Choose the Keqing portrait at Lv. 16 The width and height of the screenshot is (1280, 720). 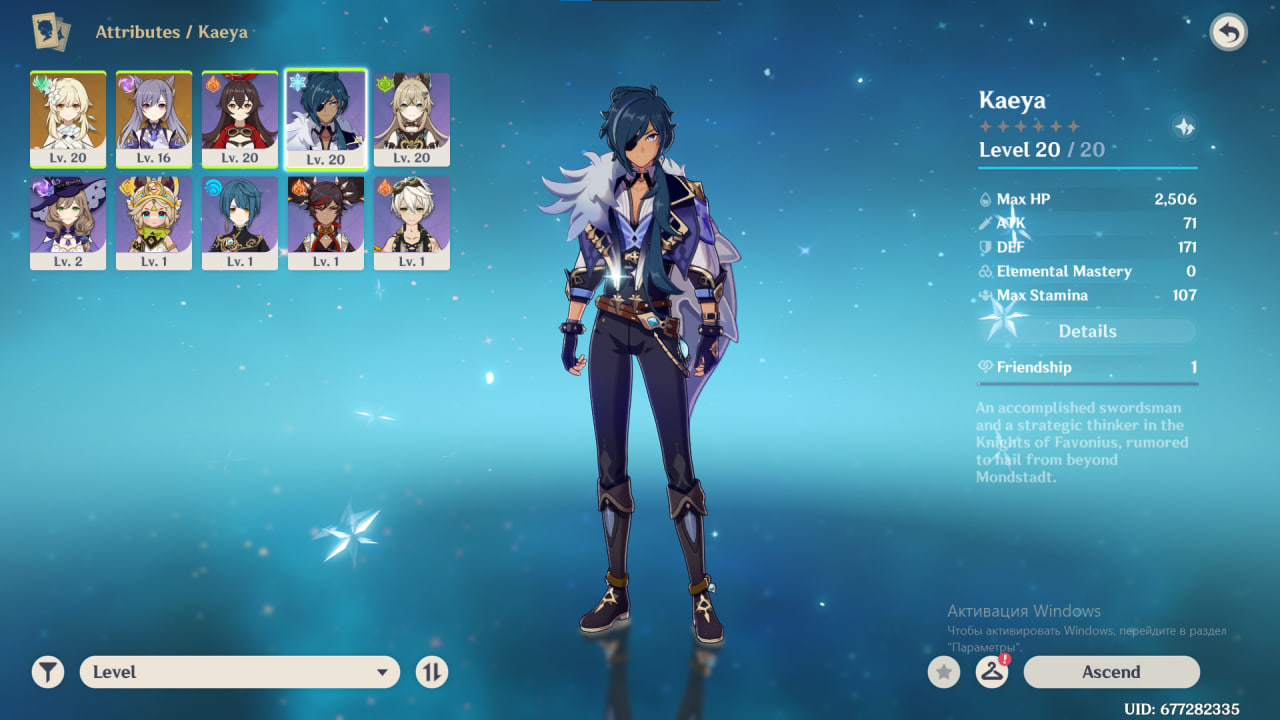(154, 118)
